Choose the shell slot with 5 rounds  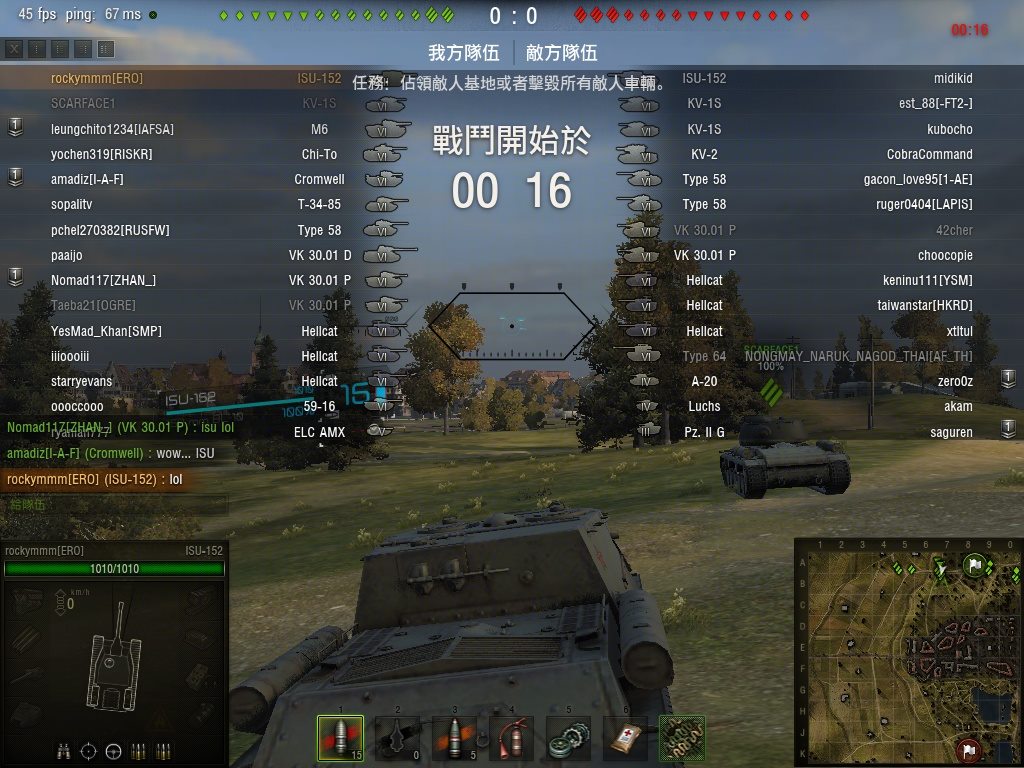point(454,738)
